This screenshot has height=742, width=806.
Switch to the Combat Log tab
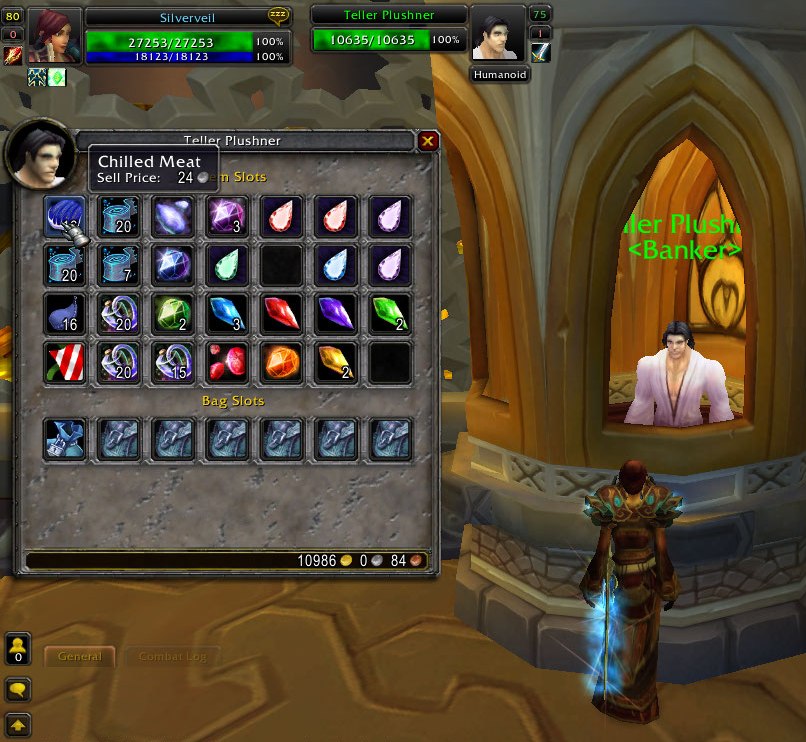click(x=166, y=657)
